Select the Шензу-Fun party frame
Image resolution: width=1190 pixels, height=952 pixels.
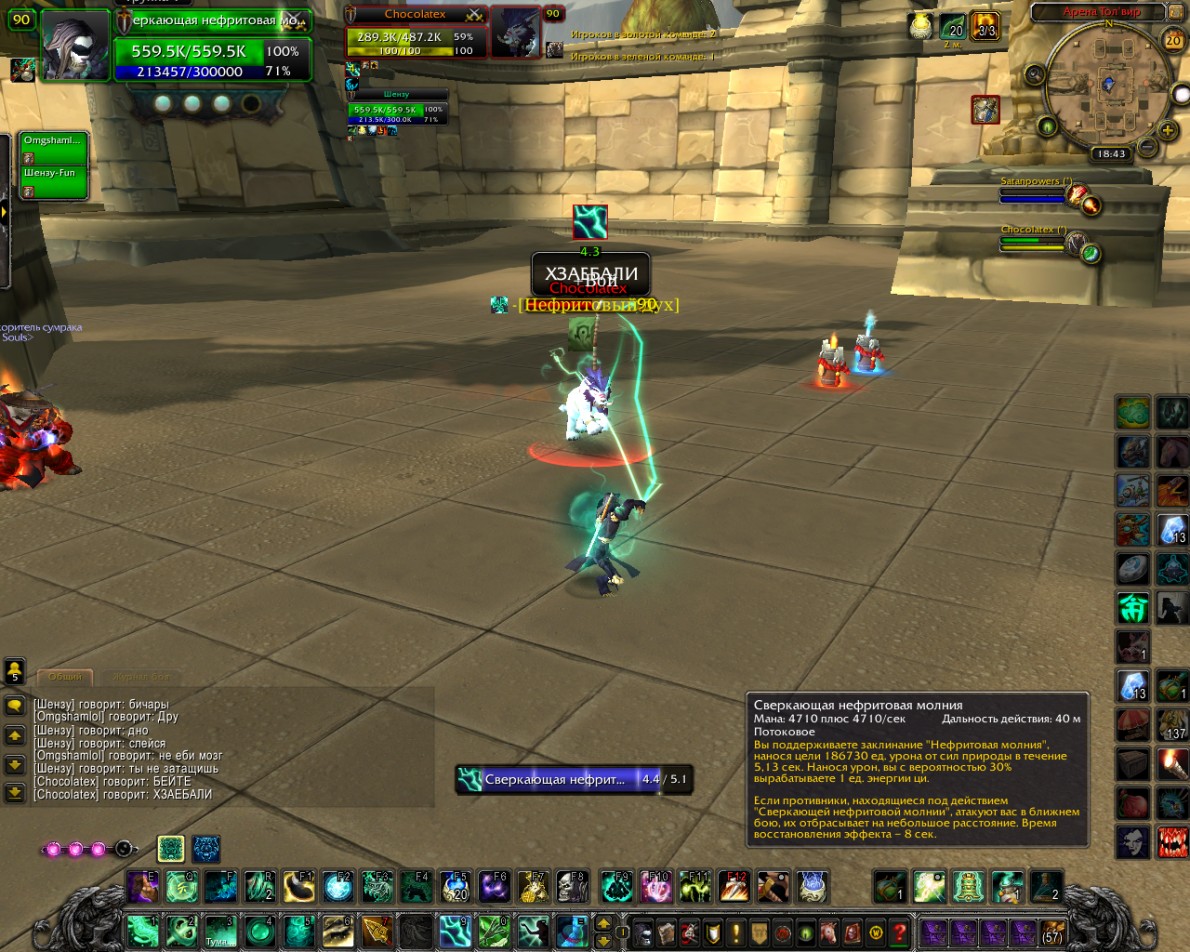(54, 180)
